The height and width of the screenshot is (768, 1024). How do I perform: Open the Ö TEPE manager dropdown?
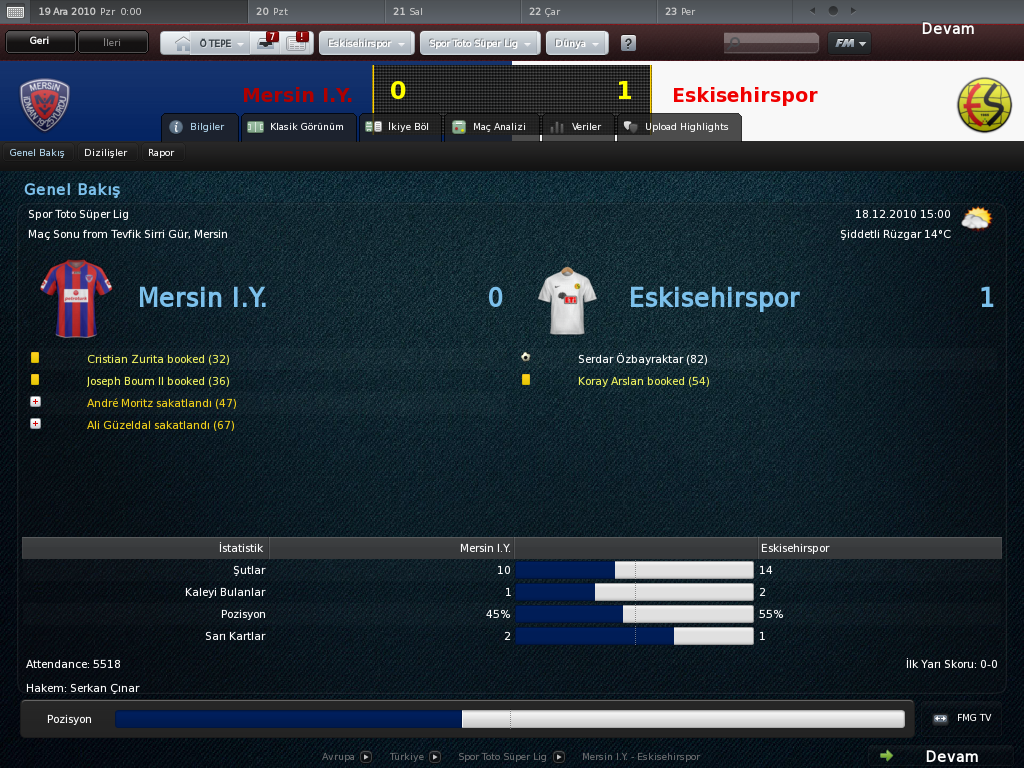[x=220, y=43]
